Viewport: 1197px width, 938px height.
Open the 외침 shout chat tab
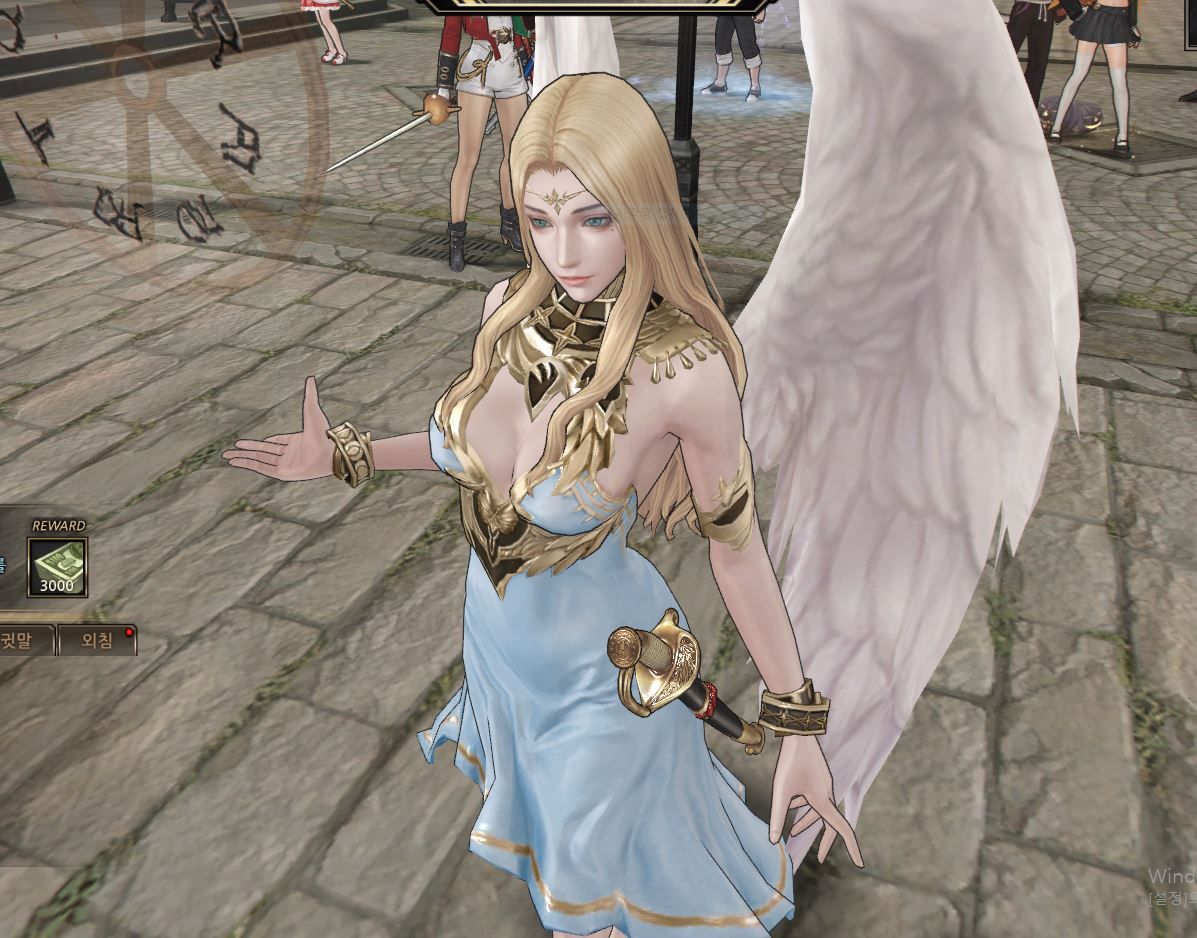96,640
